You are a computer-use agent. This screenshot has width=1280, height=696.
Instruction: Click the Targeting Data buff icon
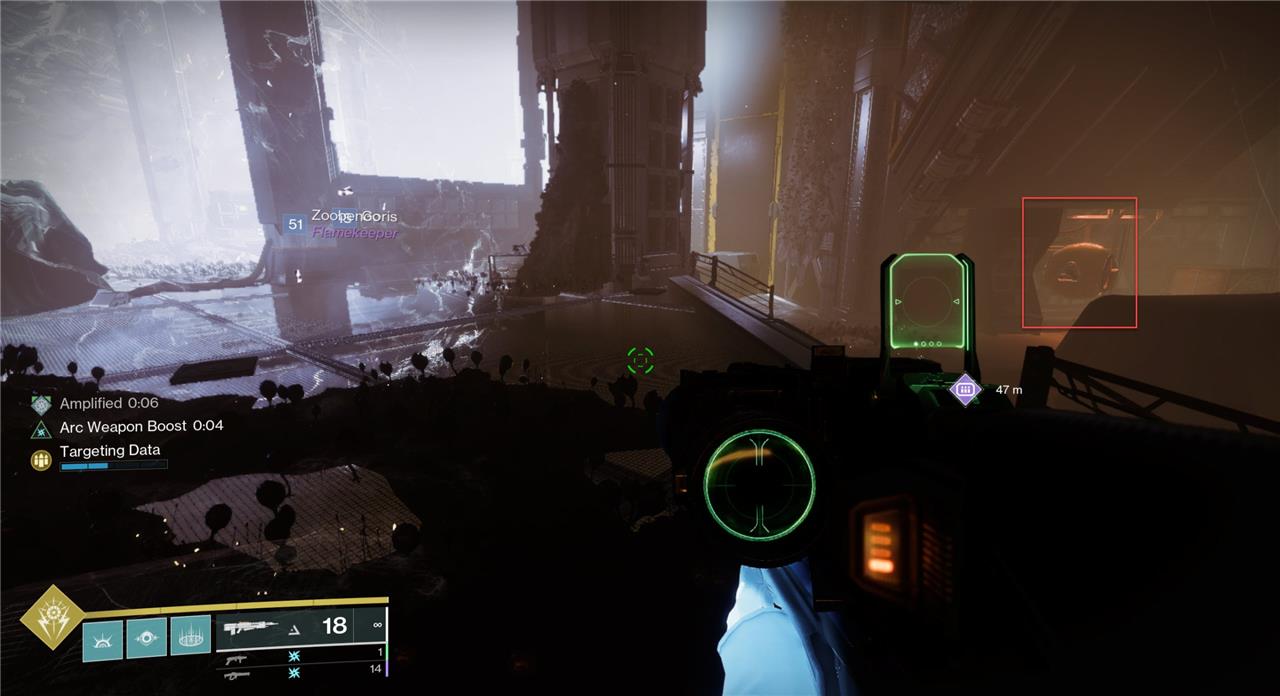[x=41, y=459]
